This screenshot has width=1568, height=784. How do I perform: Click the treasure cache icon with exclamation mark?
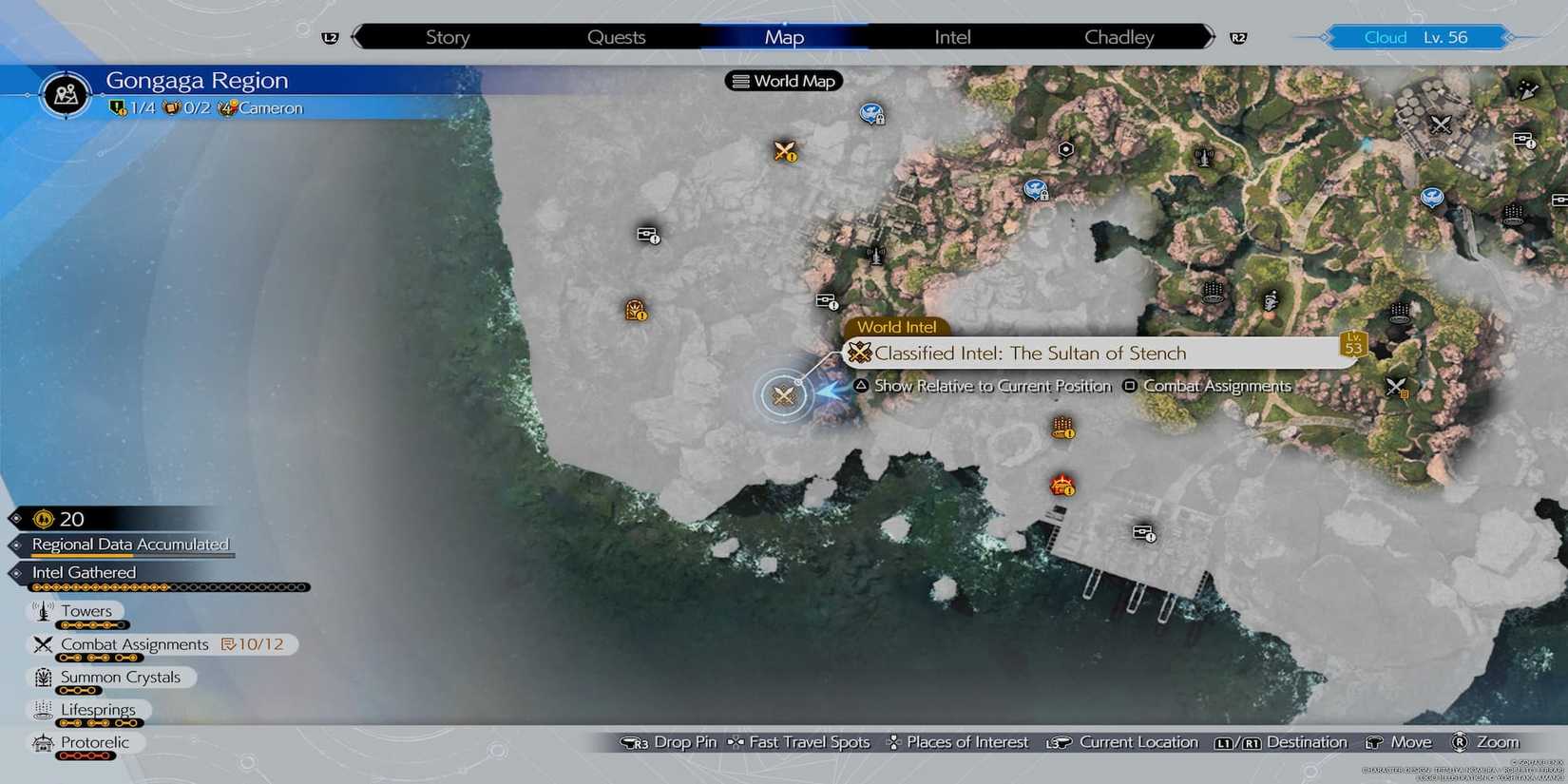pyautogui.click(x=645, y=236)
